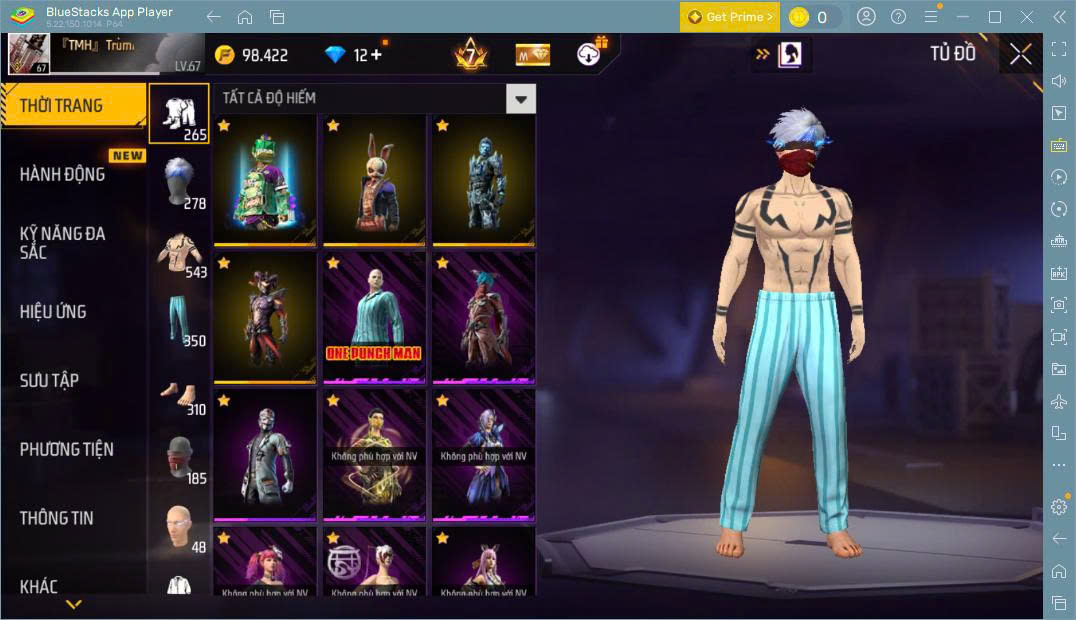Choose the rabbit mask outfit
1076x620 pixels.
374,180
